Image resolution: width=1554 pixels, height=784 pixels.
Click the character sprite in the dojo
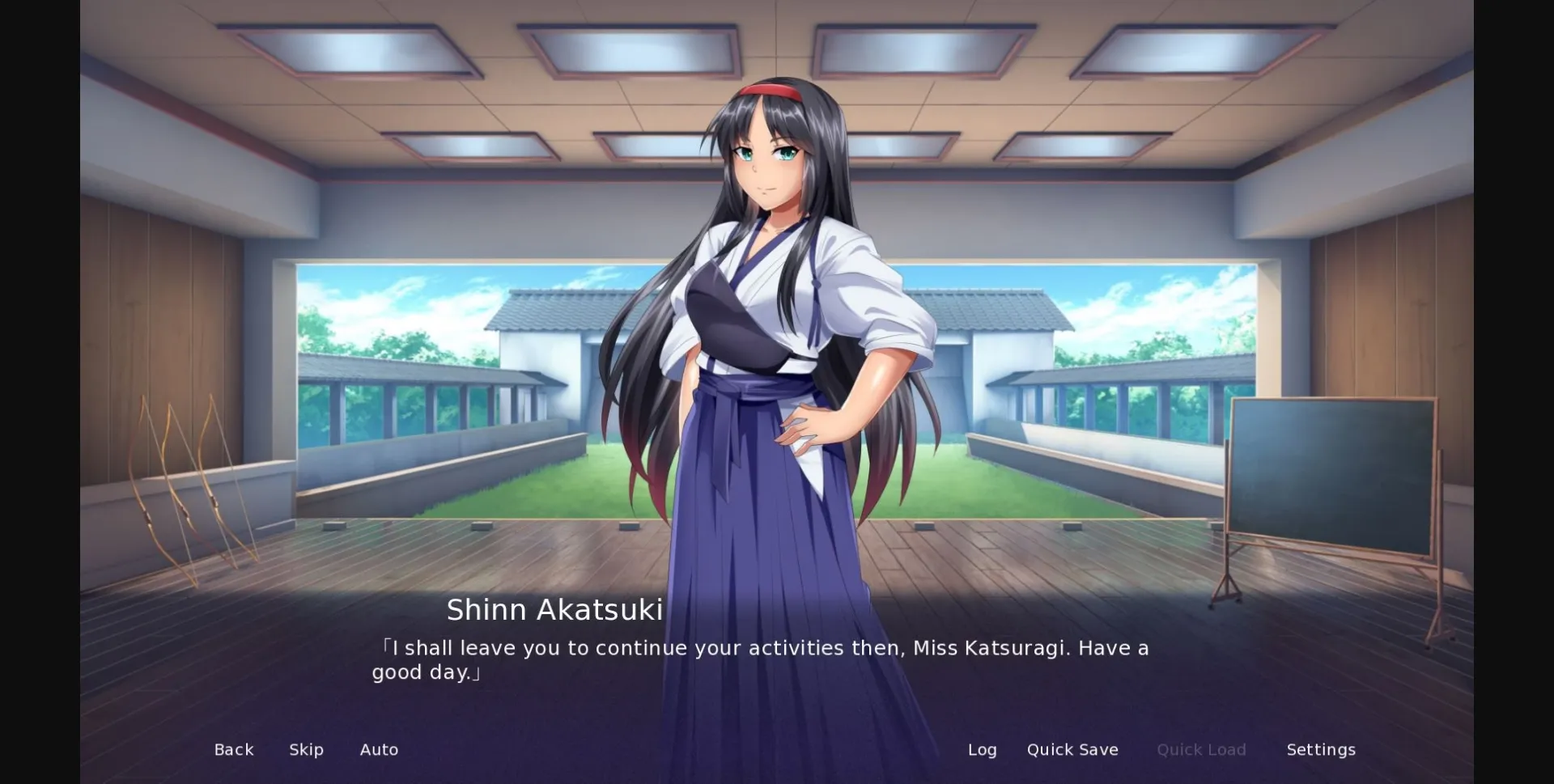point(777,324)
